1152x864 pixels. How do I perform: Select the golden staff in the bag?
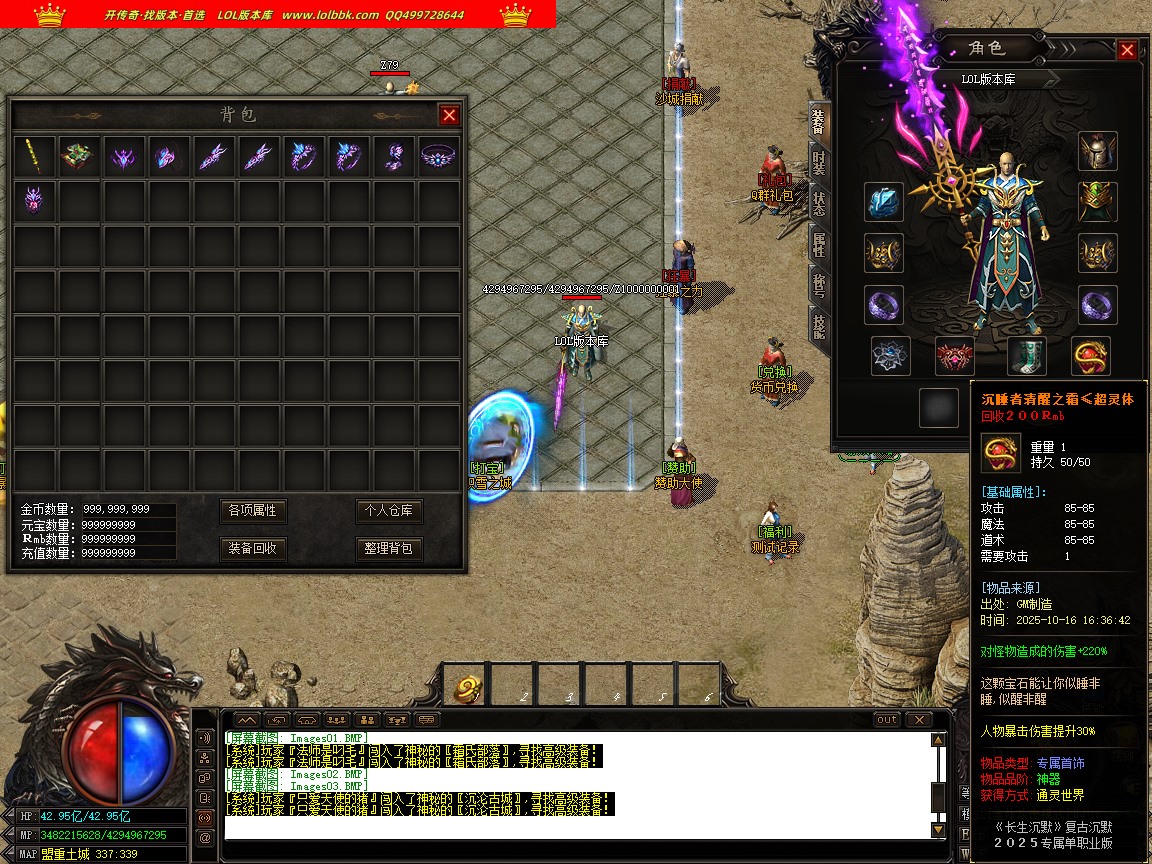35,156
